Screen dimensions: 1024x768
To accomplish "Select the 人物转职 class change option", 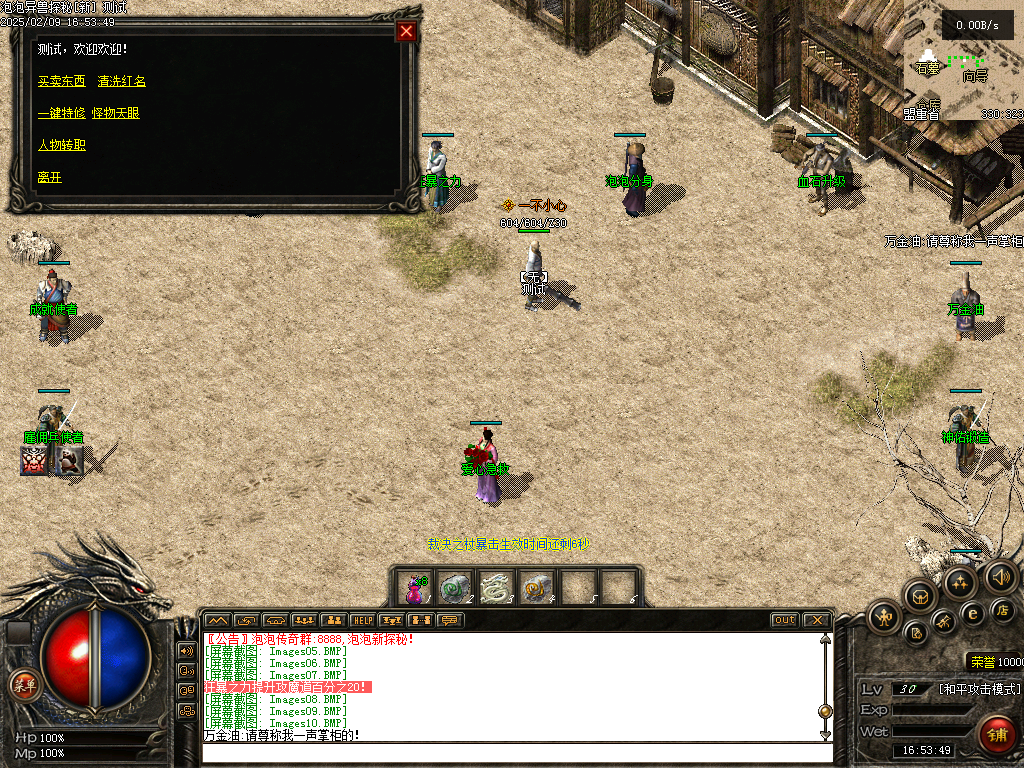I will click(62, 145).
